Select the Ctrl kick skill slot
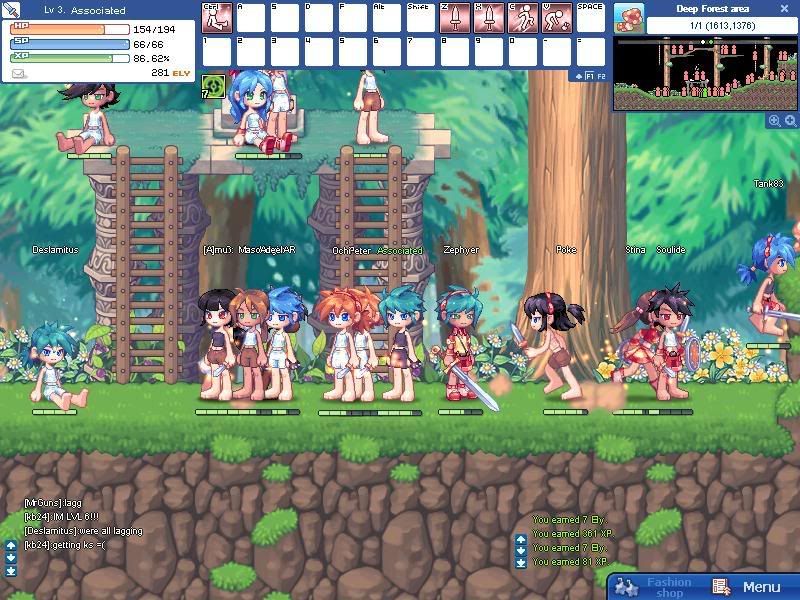Image resolution: width=800 pixels, height=600 pixels. tap(217, 17)
